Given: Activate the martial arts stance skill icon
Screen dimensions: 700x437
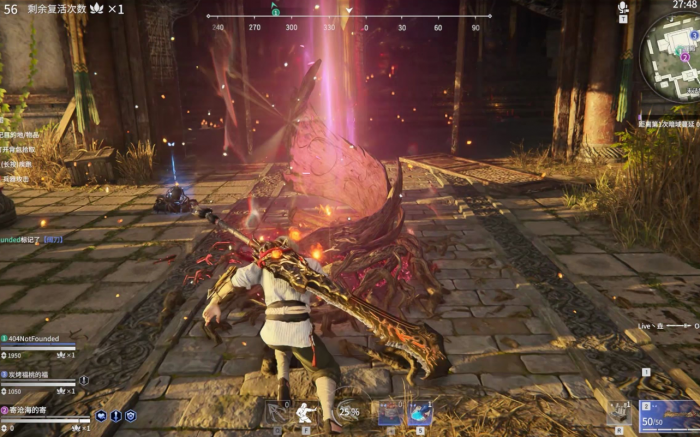Looking at the screenshot, I should (x=308, y=412).
